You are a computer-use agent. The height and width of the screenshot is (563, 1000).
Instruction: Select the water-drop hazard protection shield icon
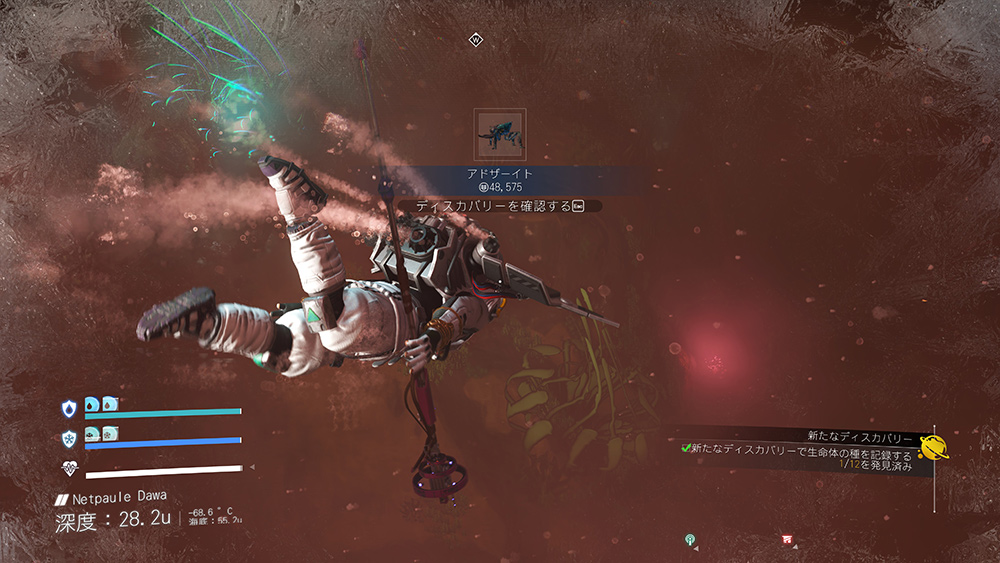68,408
